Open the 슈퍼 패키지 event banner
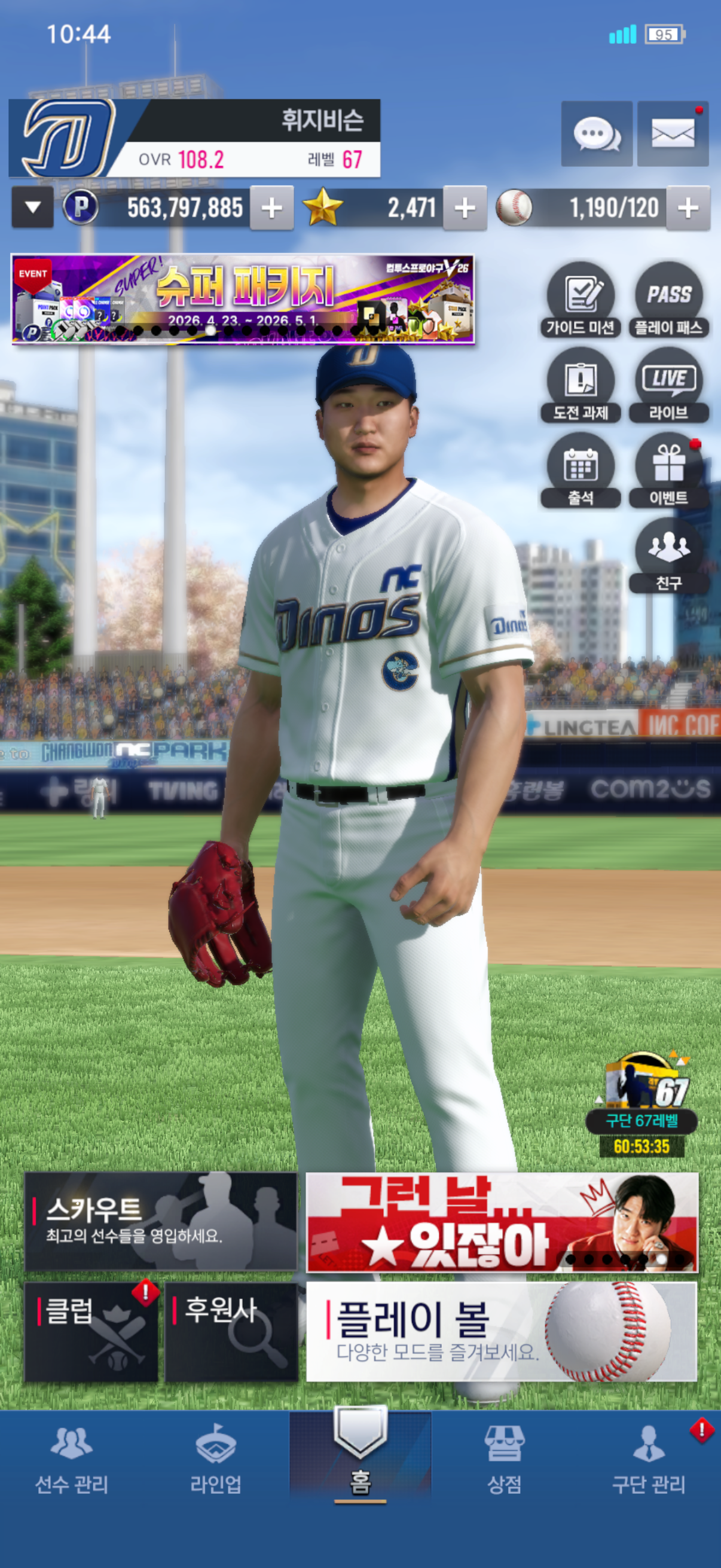Image resolution: width=721 pixels, height=1568 pixels. pyautogui.click(x=242, y=299)
